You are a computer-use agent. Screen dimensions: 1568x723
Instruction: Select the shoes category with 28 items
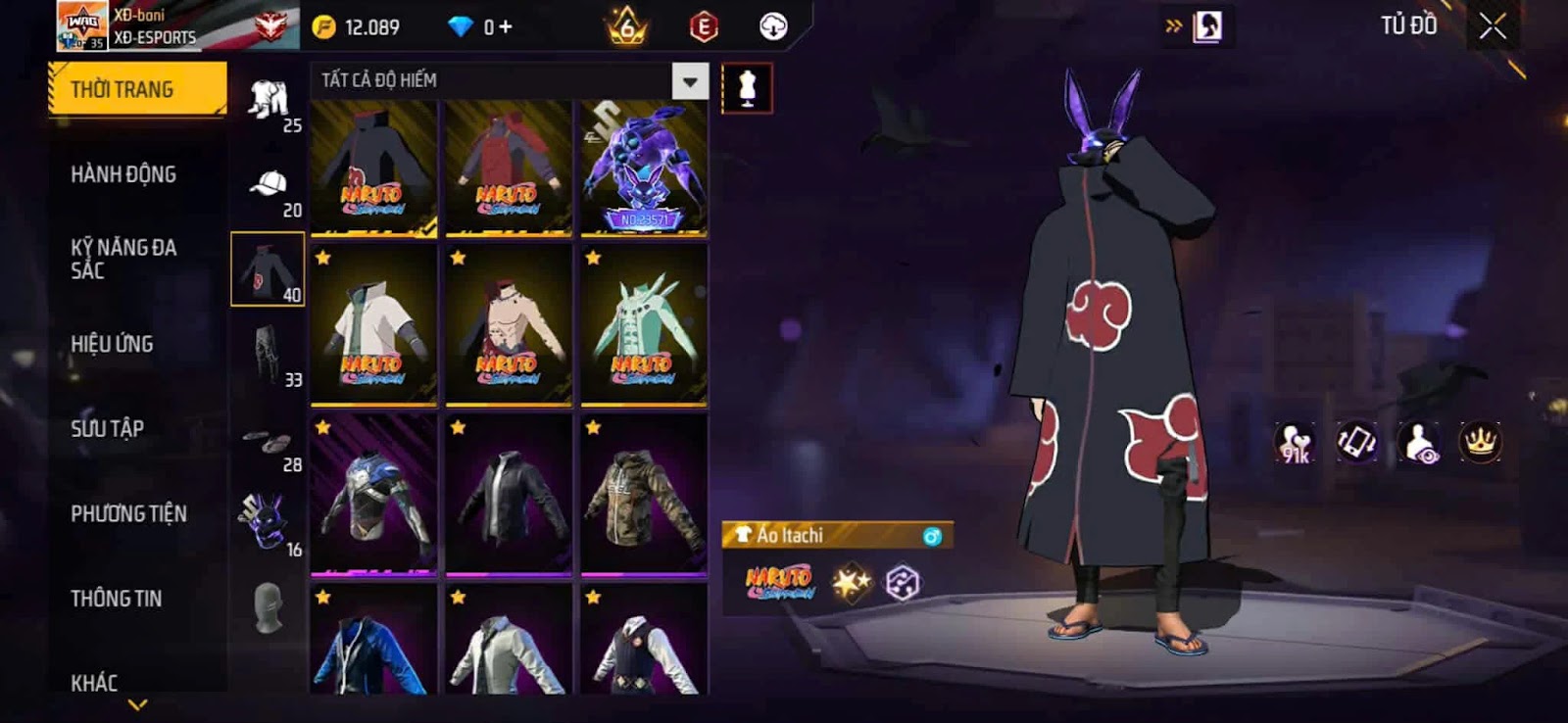pyautogui.click(x=267, y=442)
